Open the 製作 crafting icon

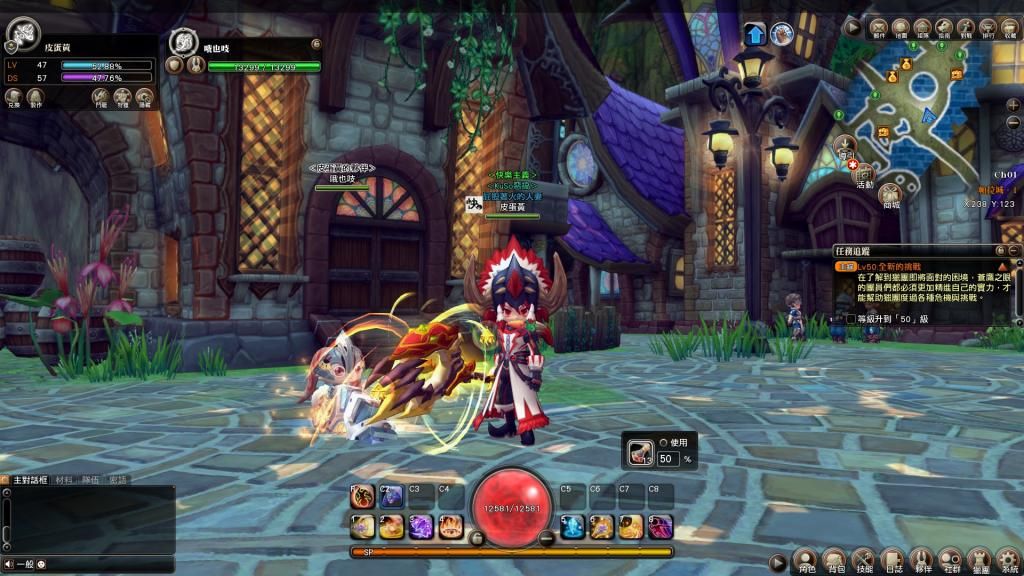click(36, 95)
